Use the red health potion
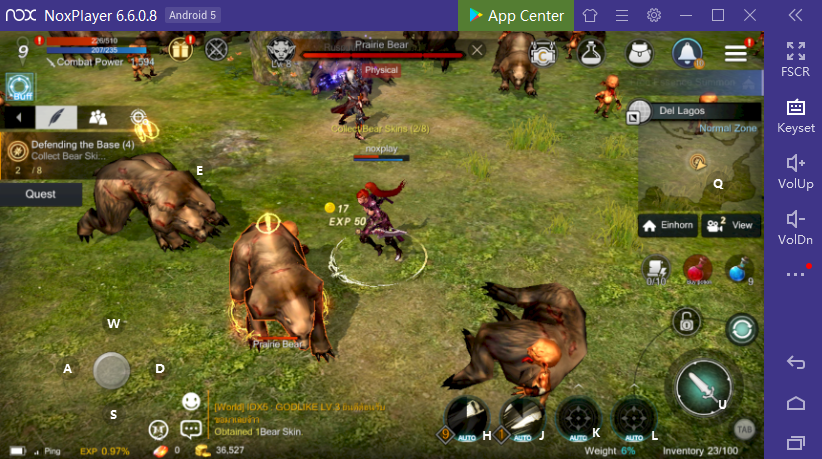Image resolution: width=822 pixels, height=459 pixels. pyautogui.click(x=696, y=269)
